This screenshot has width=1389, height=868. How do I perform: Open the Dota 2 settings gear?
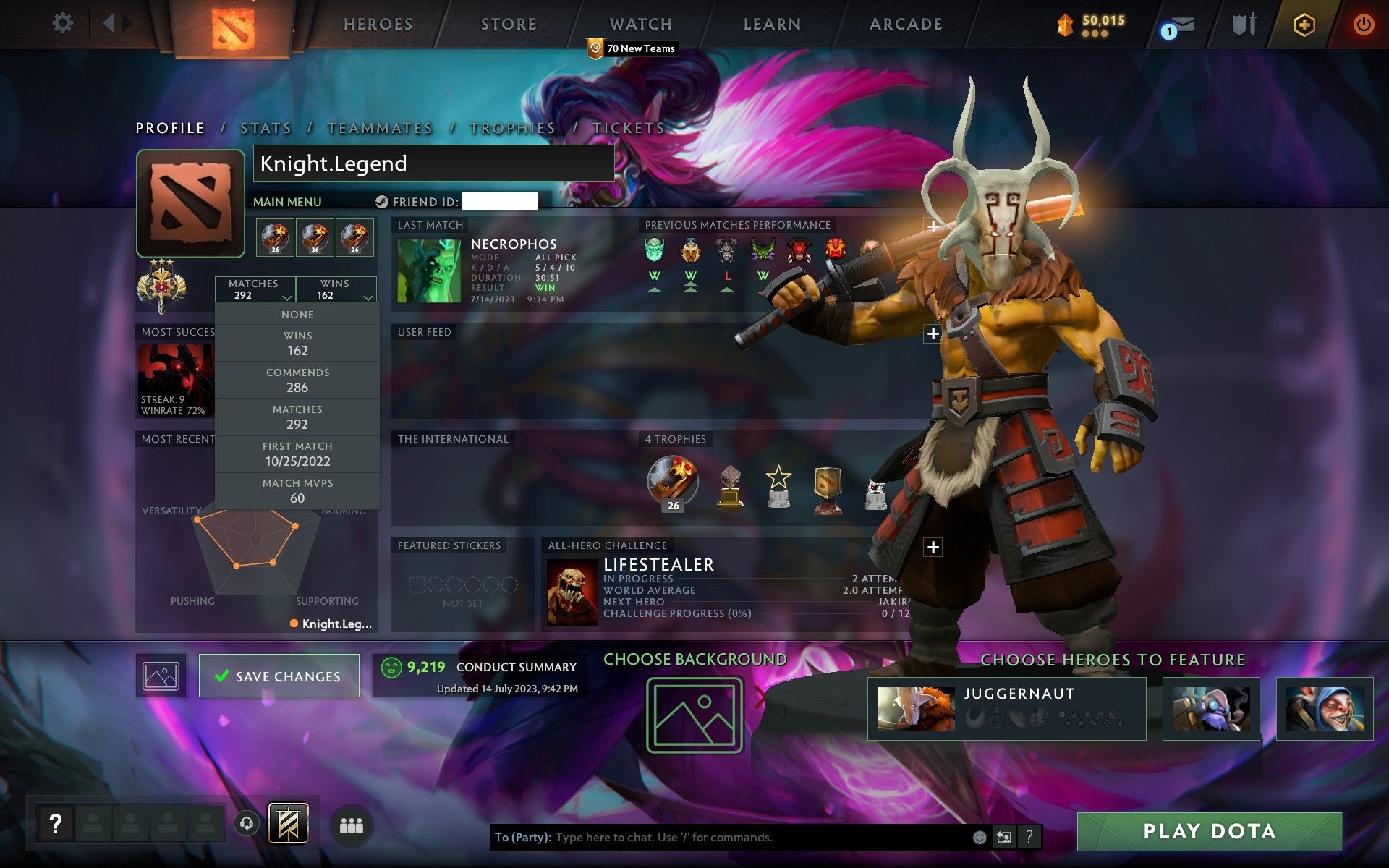click(x=64, y=23)
